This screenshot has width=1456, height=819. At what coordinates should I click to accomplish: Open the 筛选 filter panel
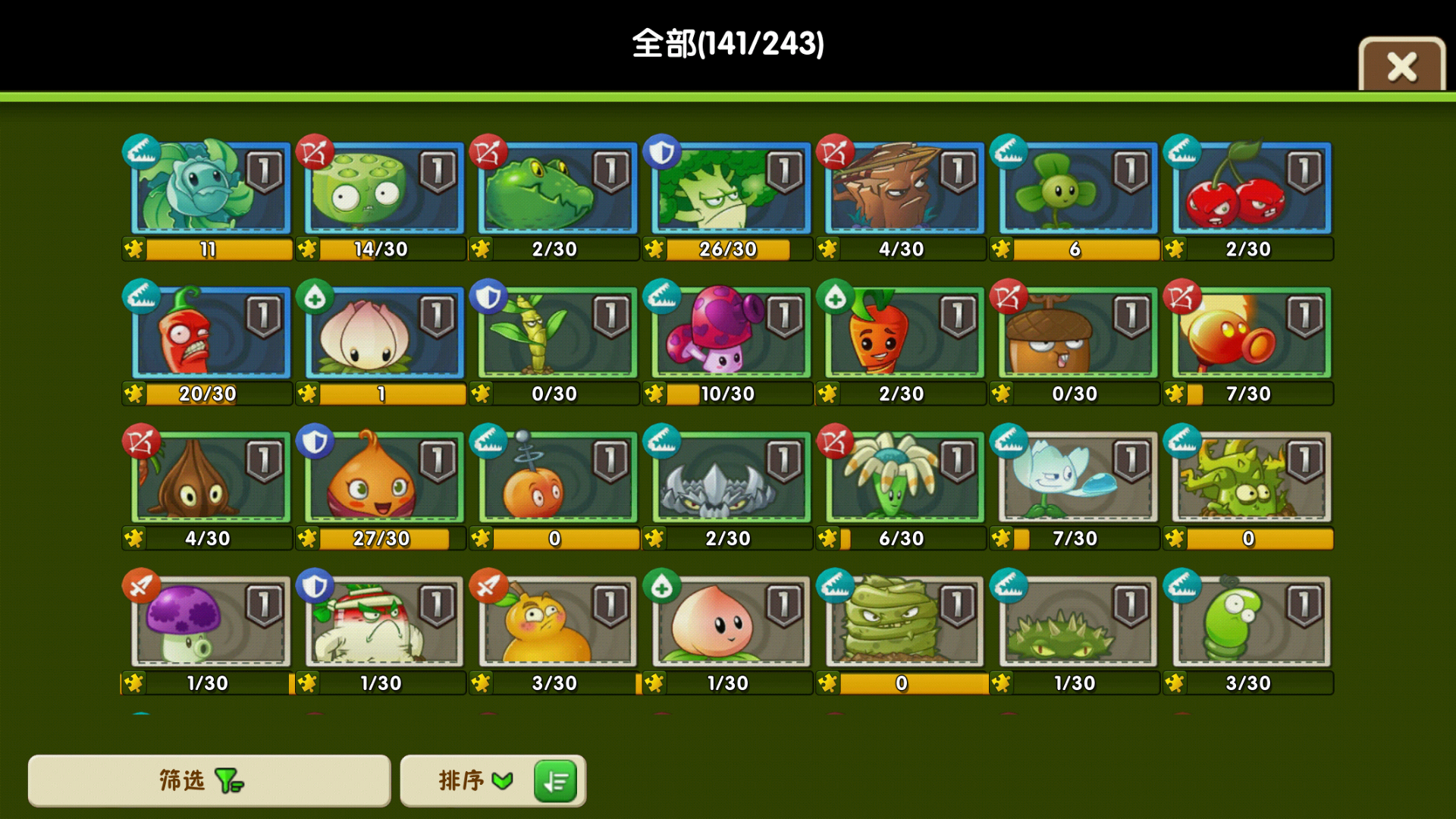[209, 780]
